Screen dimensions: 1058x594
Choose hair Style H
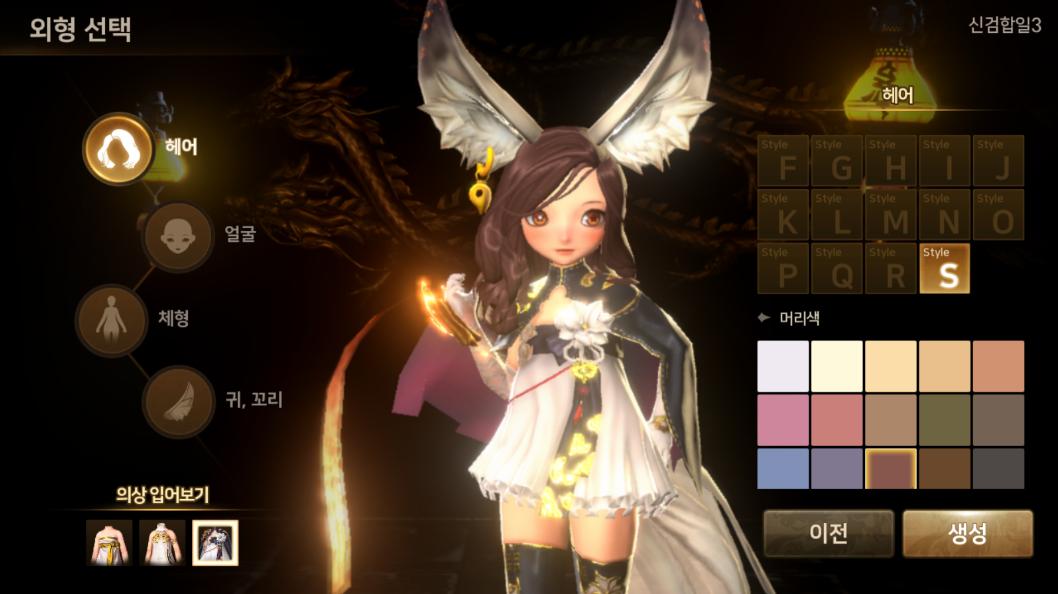click(x=892, y=161)
